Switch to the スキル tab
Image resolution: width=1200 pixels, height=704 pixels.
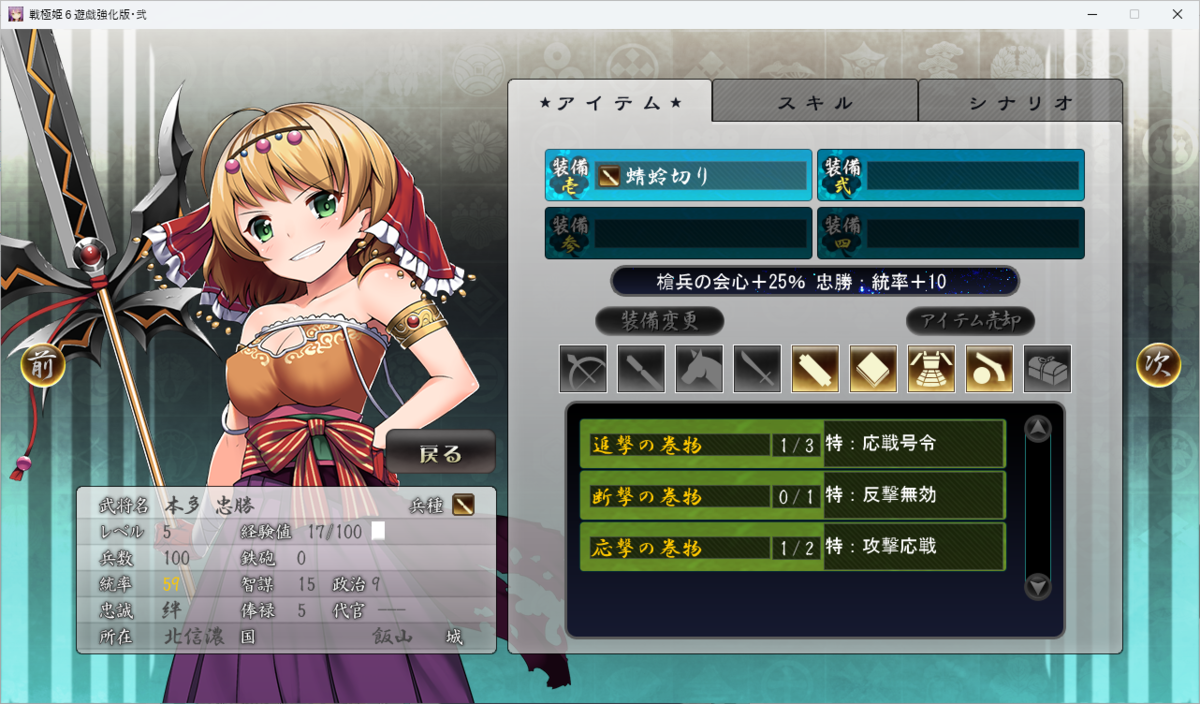click(815, 102)
